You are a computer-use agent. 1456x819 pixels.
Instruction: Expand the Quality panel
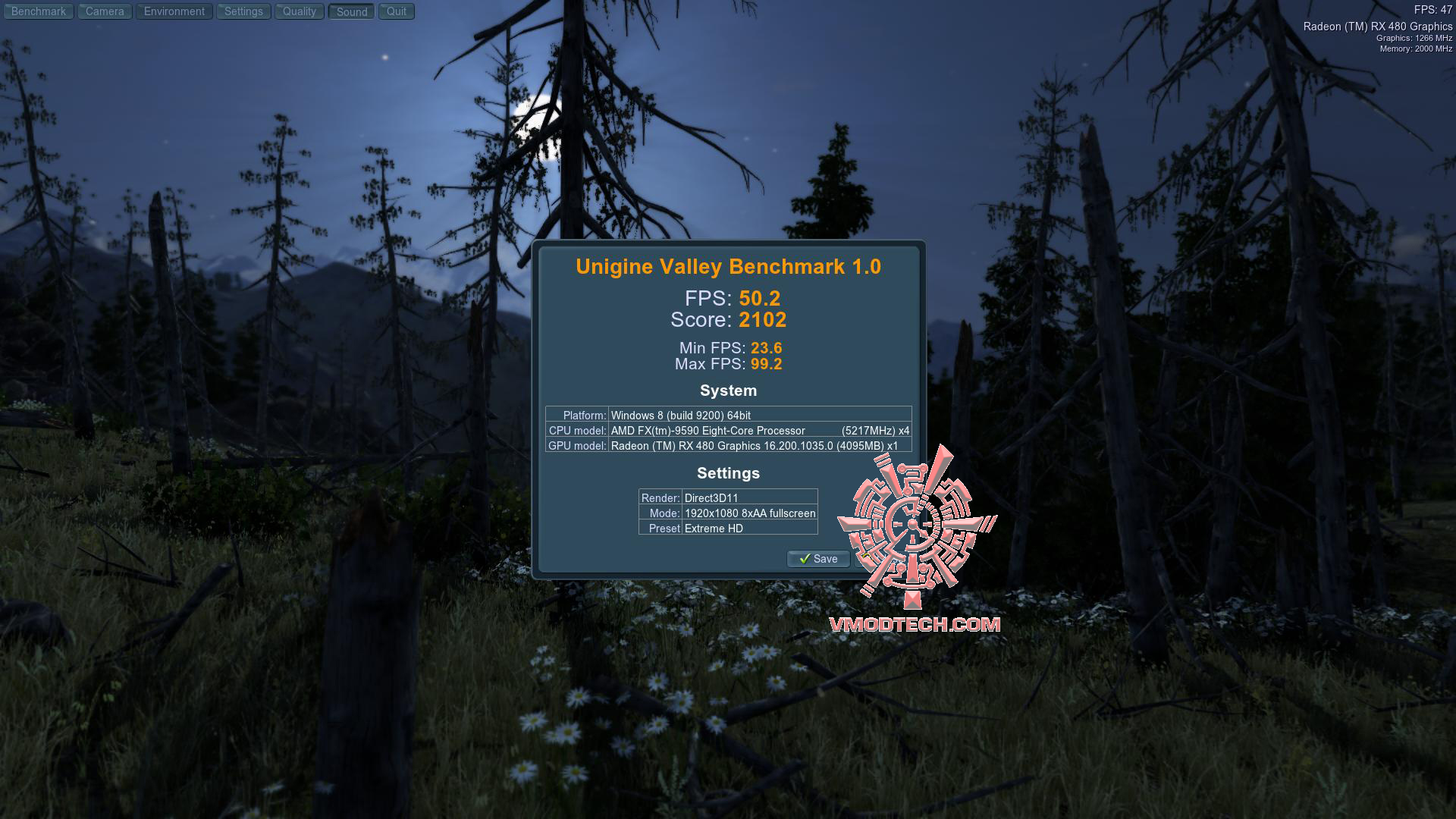[299, 11]
